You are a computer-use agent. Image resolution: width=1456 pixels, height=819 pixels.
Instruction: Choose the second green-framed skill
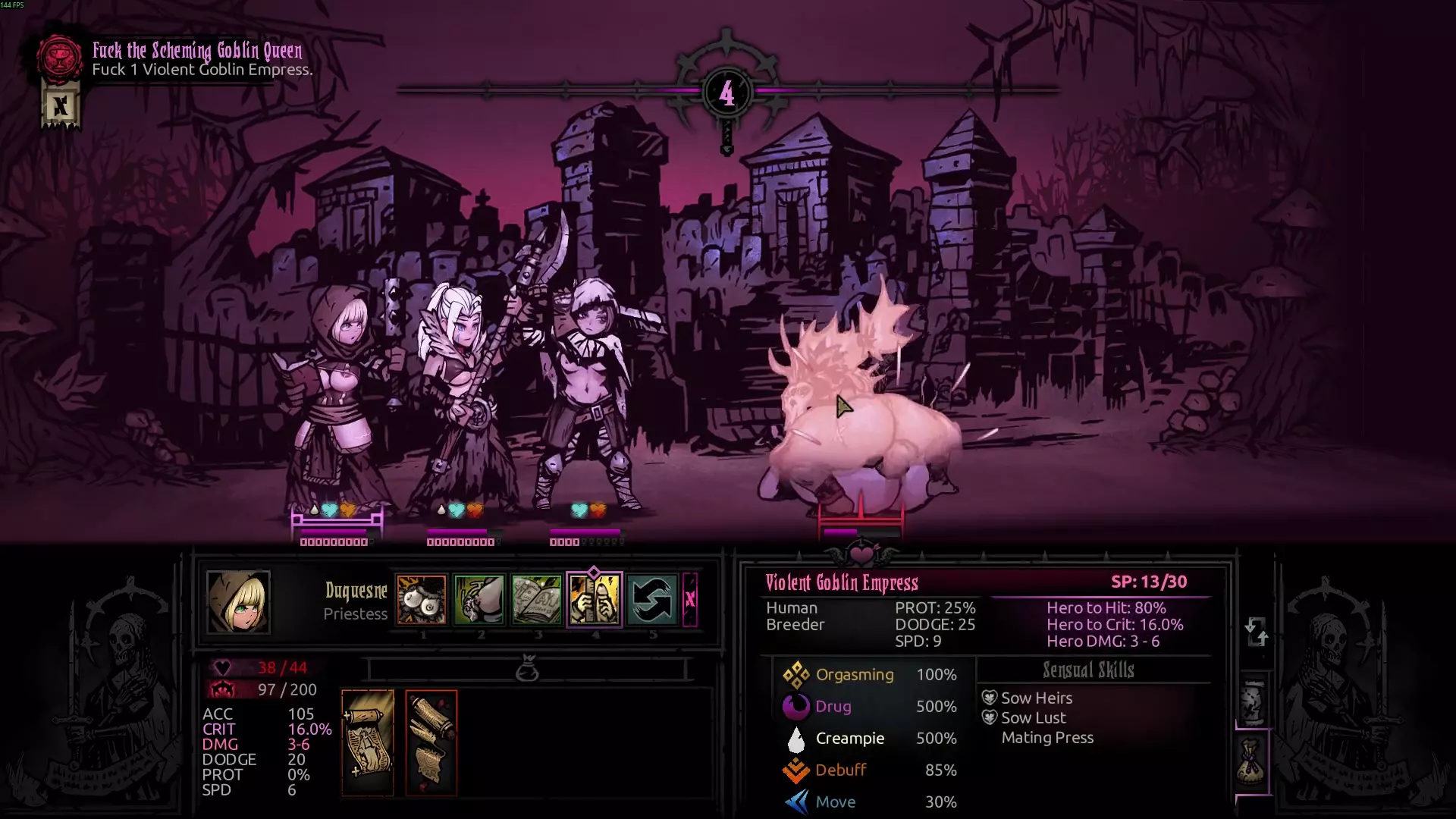tap(479, 599)
